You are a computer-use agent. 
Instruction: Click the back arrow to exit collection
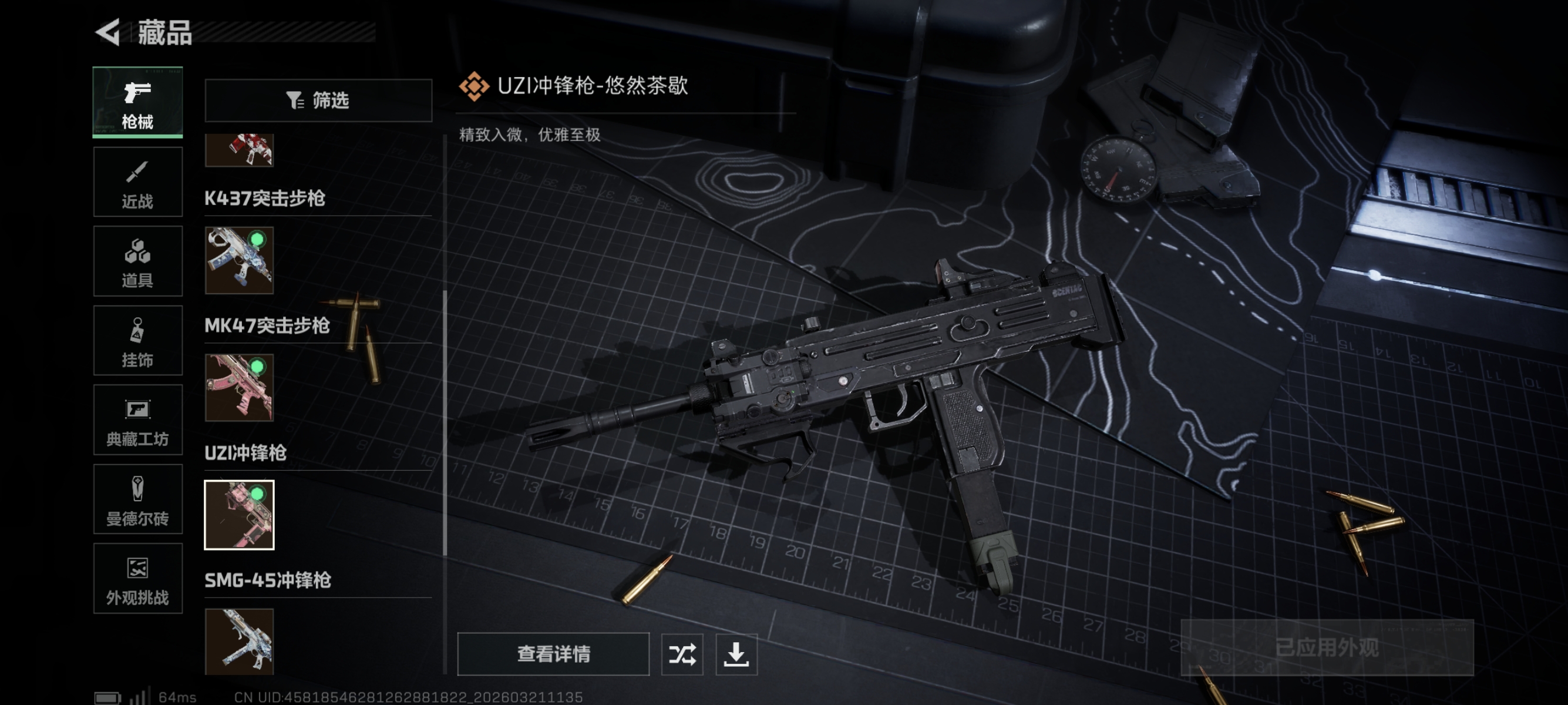(107, 33)
